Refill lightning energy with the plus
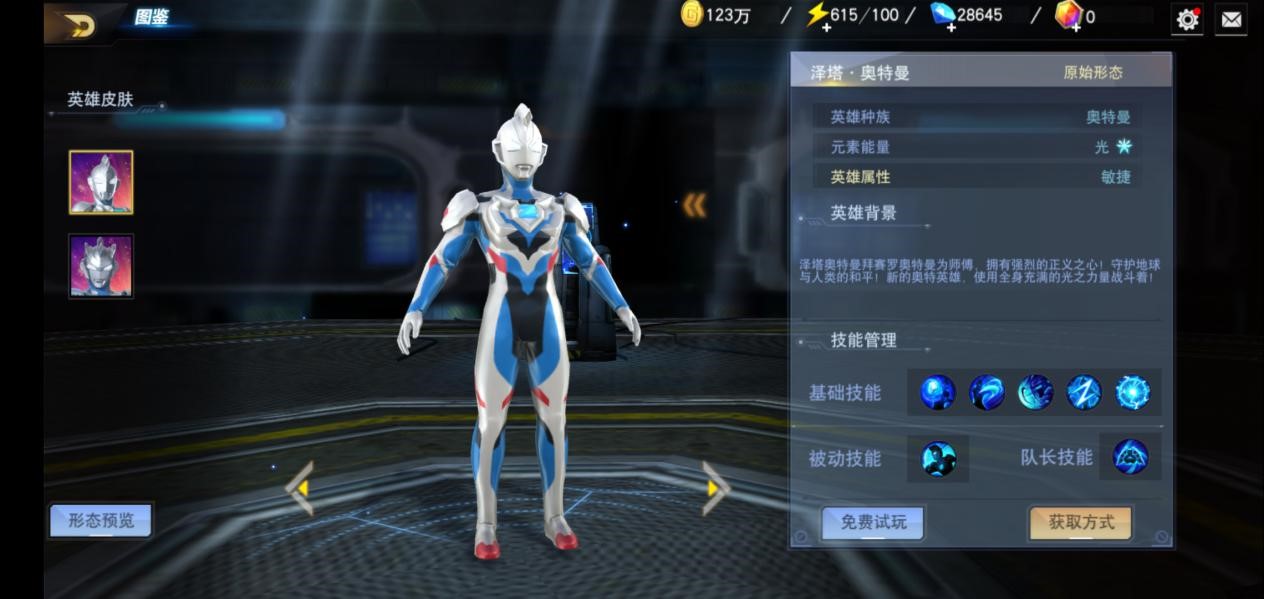This screenshot has height=599, width=1264. [824, 27]
